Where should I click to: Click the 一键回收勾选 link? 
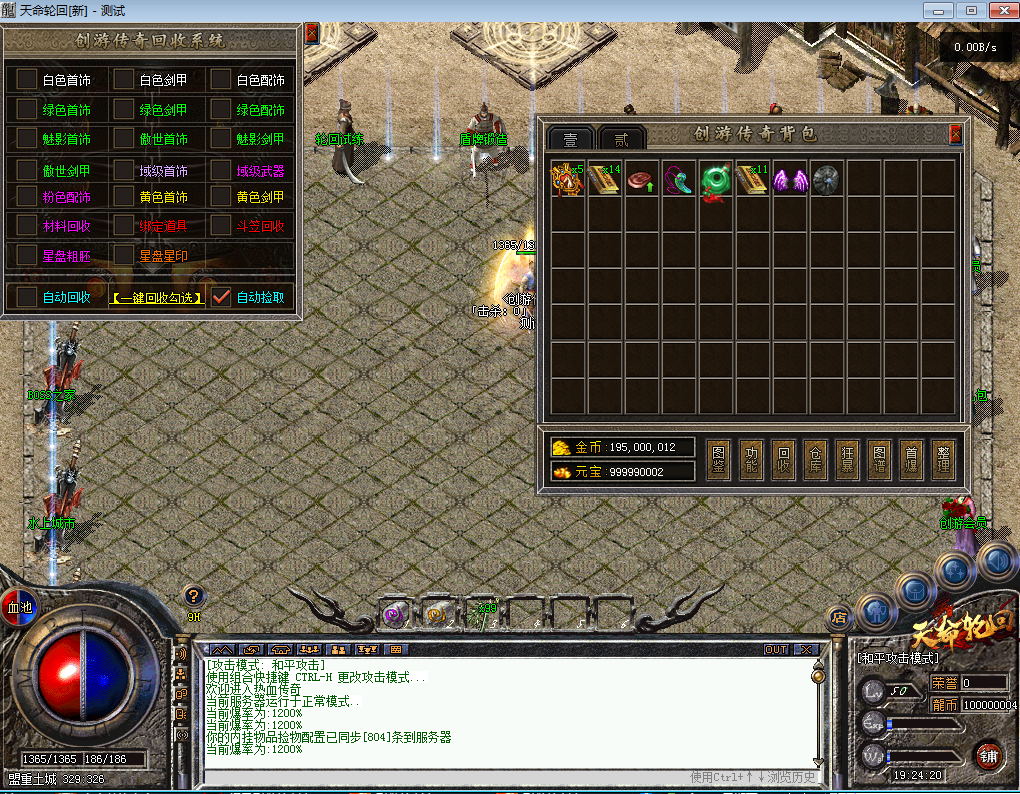point(157,297)
